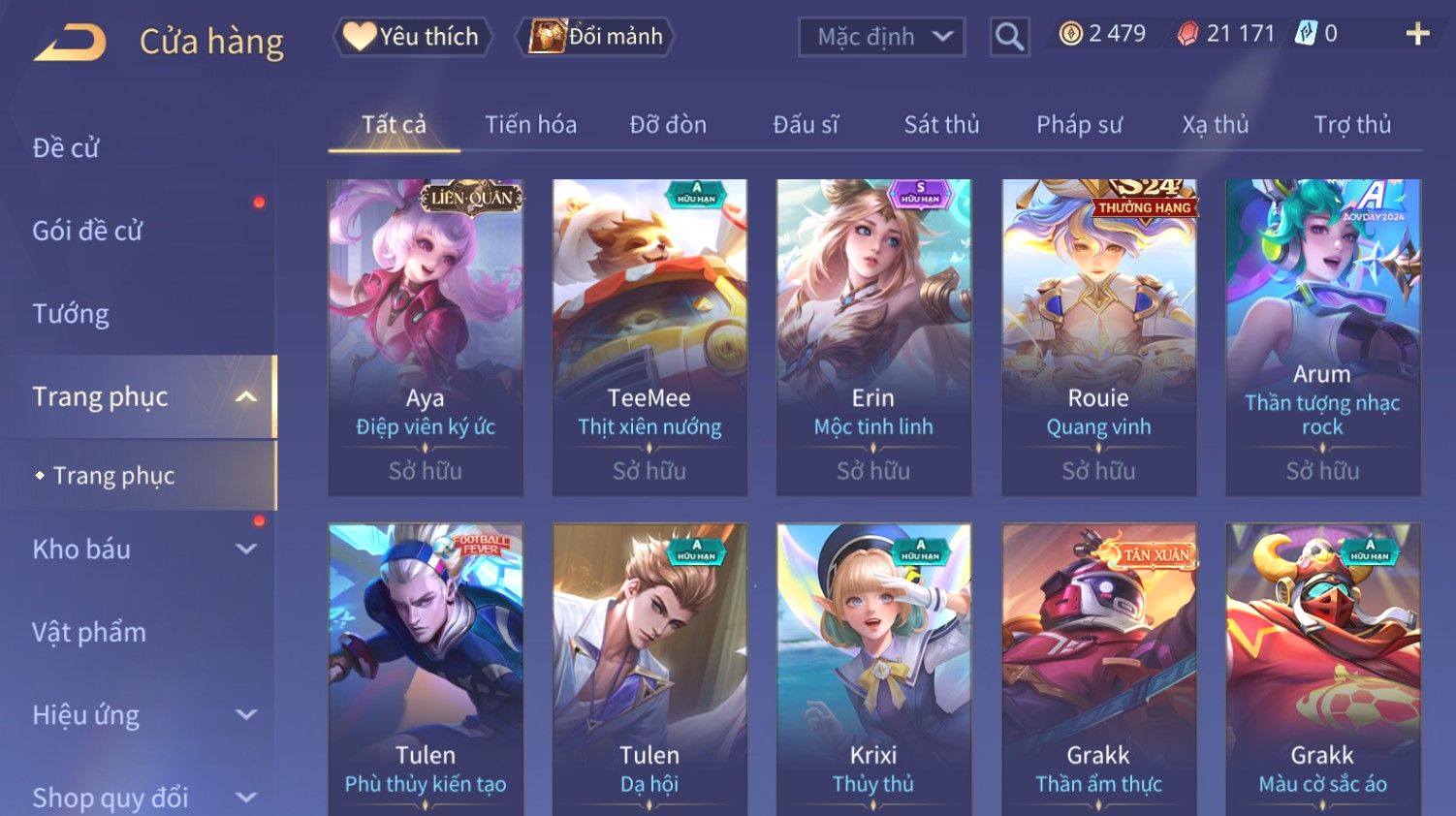
Task: Switch to the Tiến hóa tab
Action: click(530, 125)
